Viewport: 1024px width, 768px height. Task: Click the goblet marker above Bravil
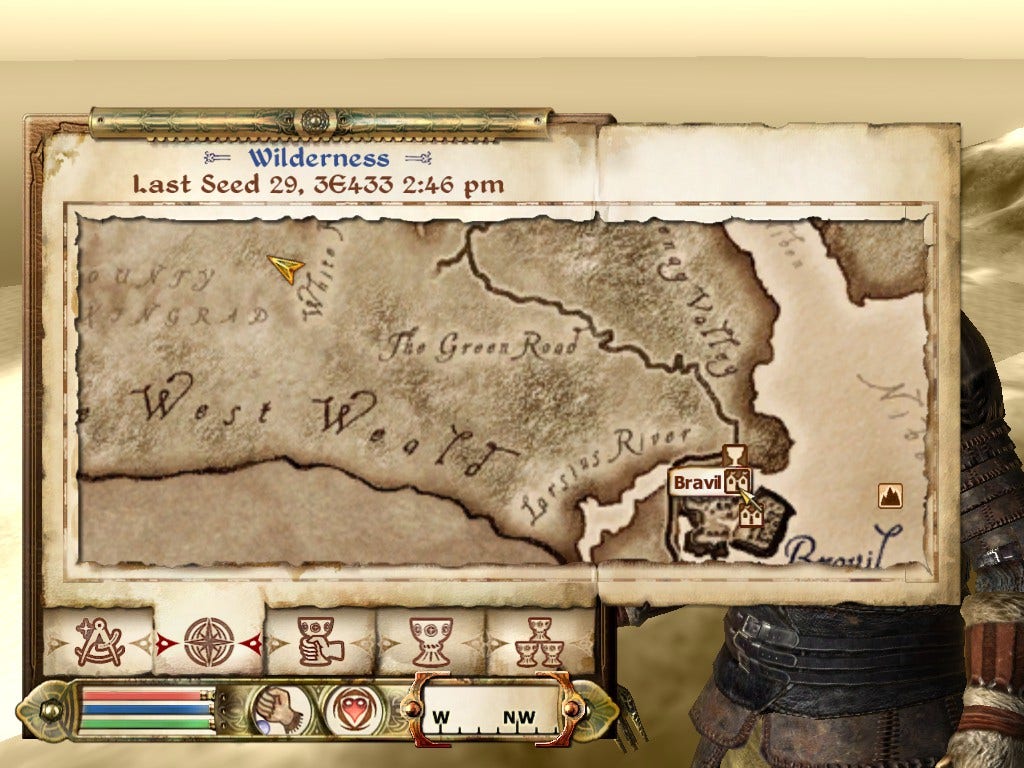tap(735, 456)
